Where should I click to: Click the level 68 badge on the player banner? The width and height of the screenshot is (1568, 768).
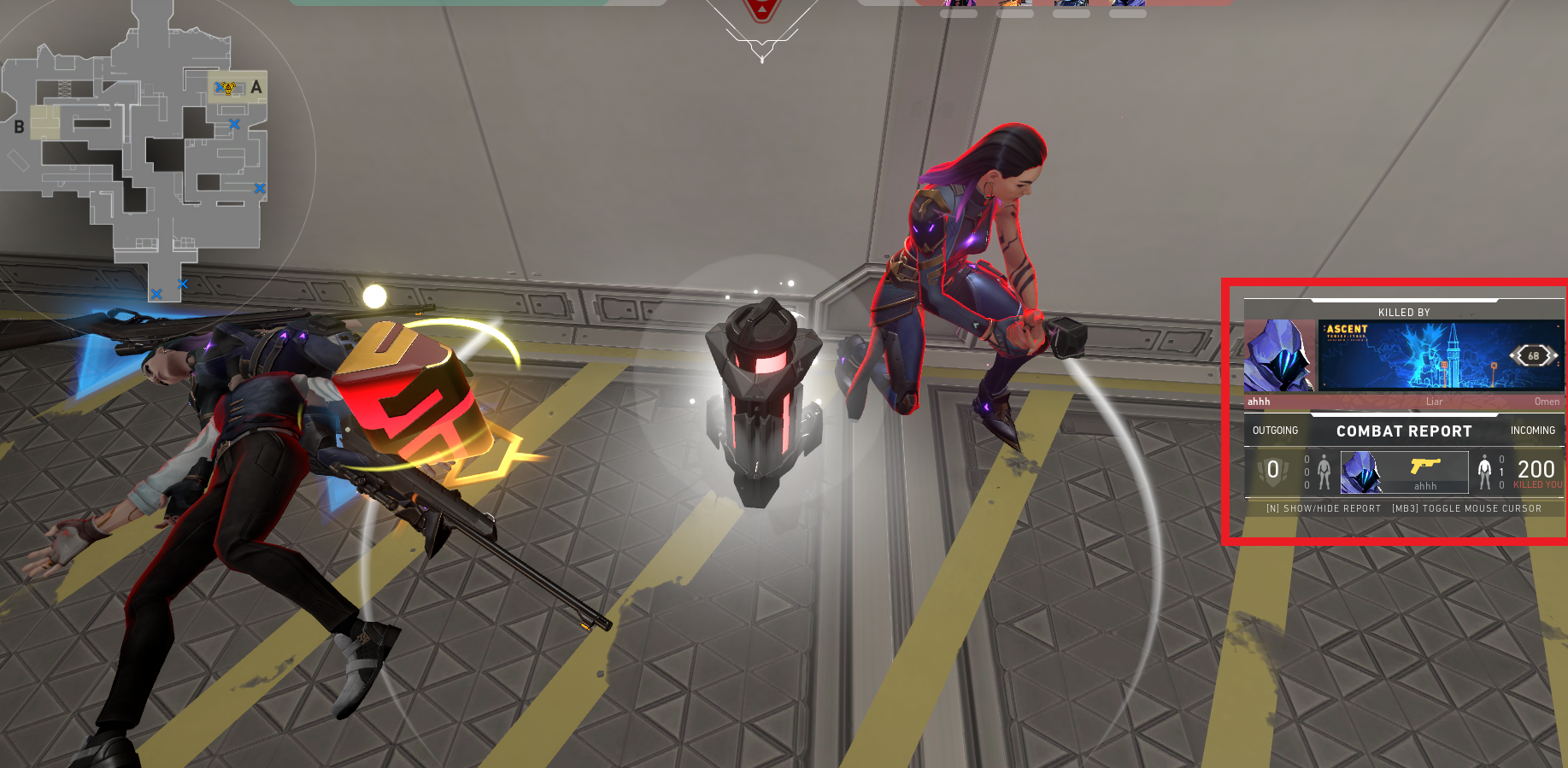pyautogui.click(x=1536, y=355)
